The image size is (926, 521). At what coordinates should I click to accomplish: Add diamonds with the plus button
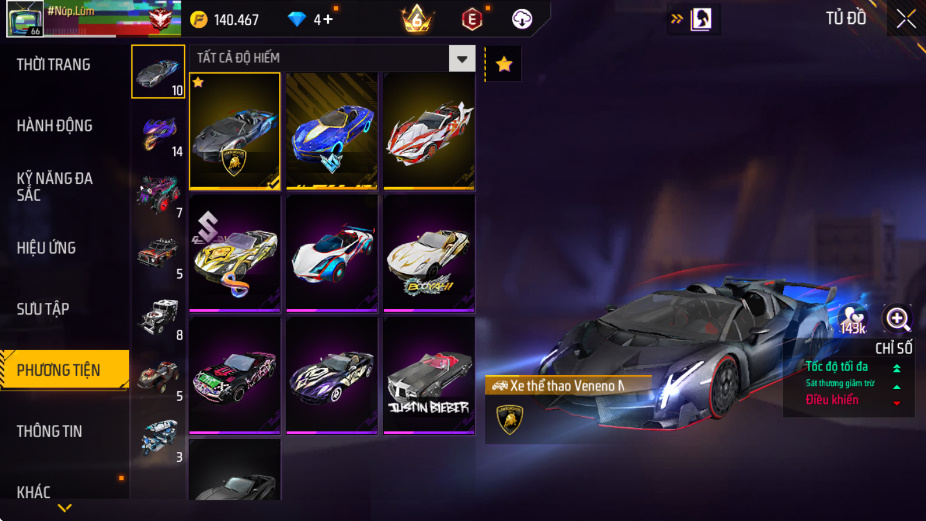(327, 20)
